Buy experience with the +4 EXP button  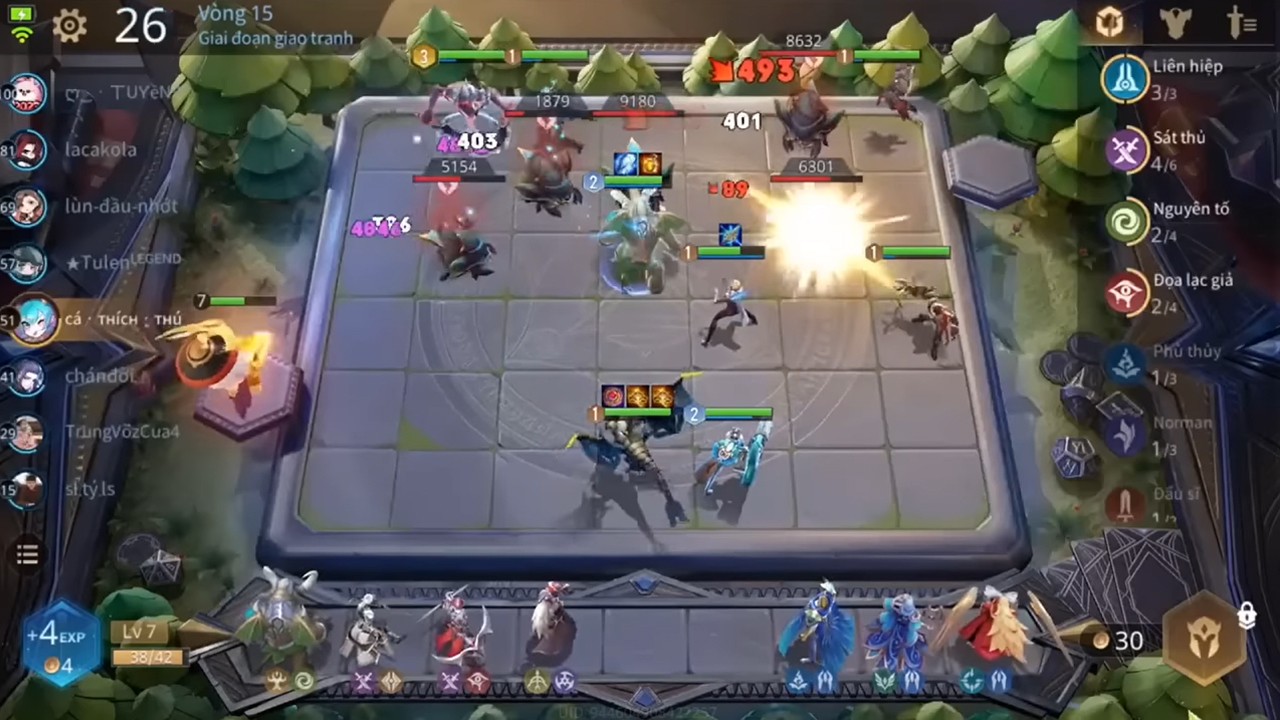[63, 644]
